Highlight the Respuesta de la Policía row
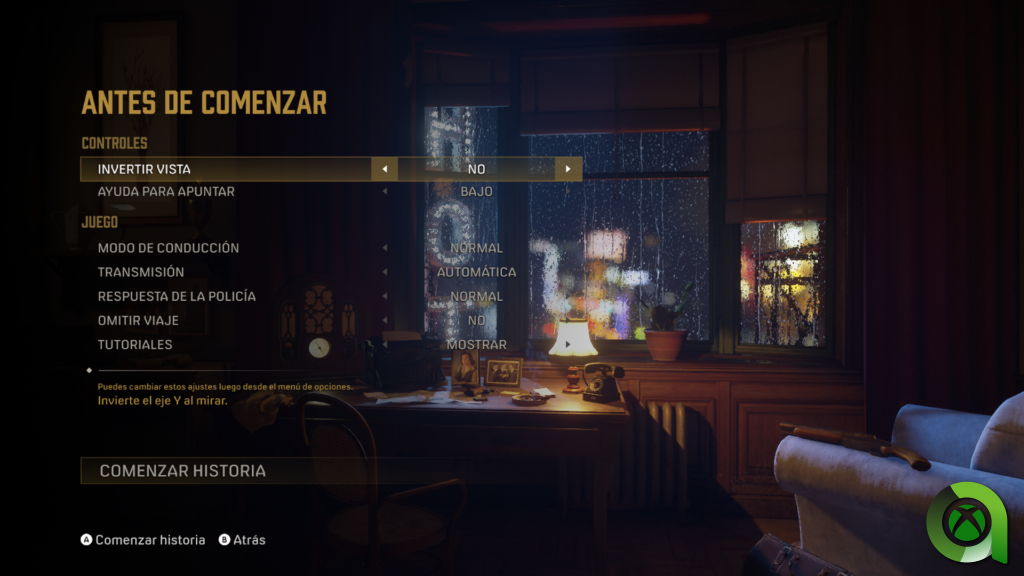Screen dimensions: 1024x576 click(176, 296)
